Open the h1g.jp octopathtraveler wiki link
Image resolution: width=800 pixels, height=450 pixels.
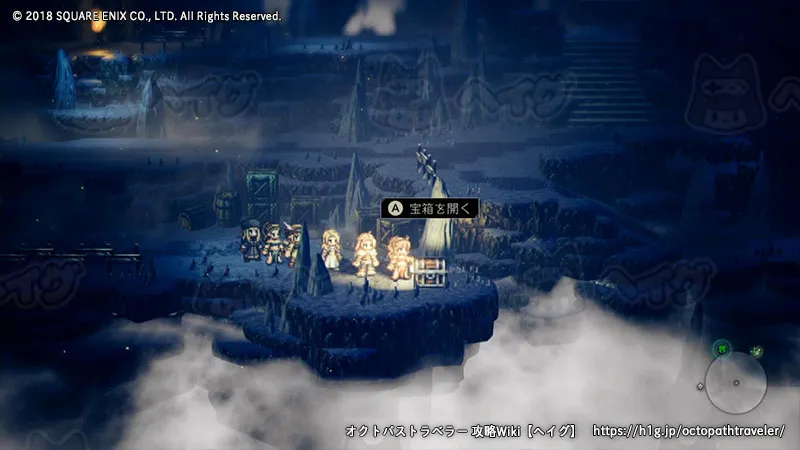689,431
